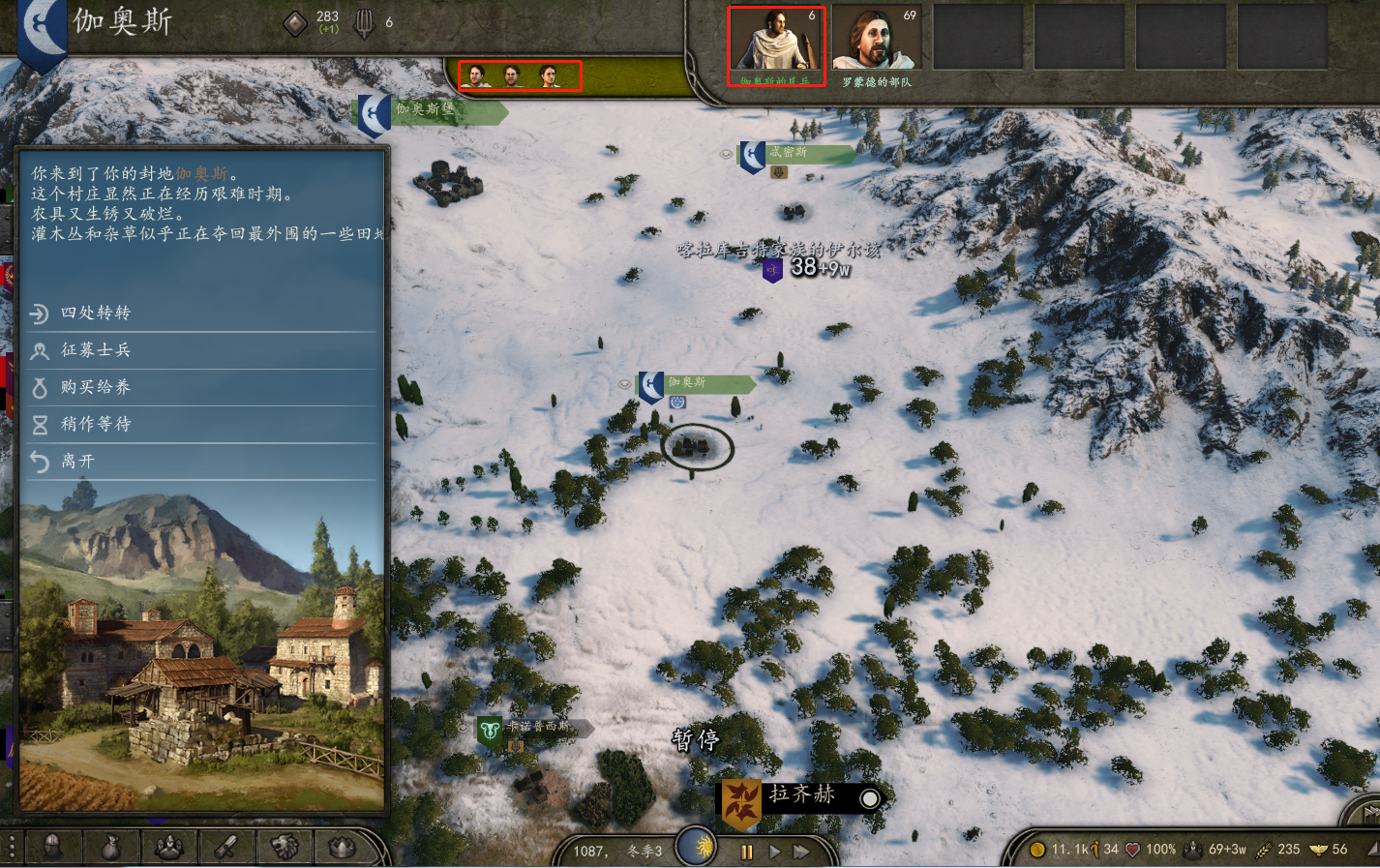
Task: Open the character helmet screen
Action: pos(53,848)
